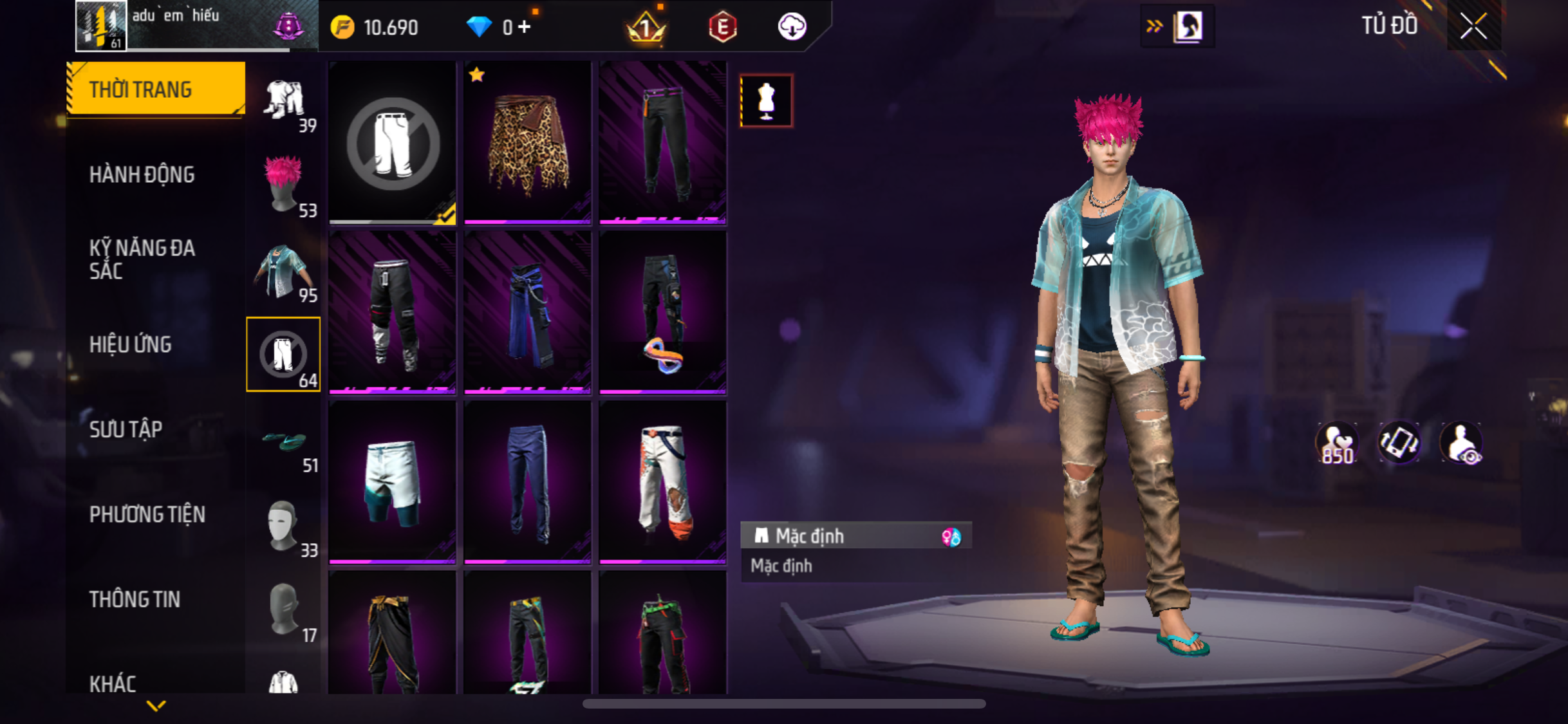This screenshot has width=1568, height=724.
Task: Open the teal shirt tops category
Action: click(x=283, y=270)
